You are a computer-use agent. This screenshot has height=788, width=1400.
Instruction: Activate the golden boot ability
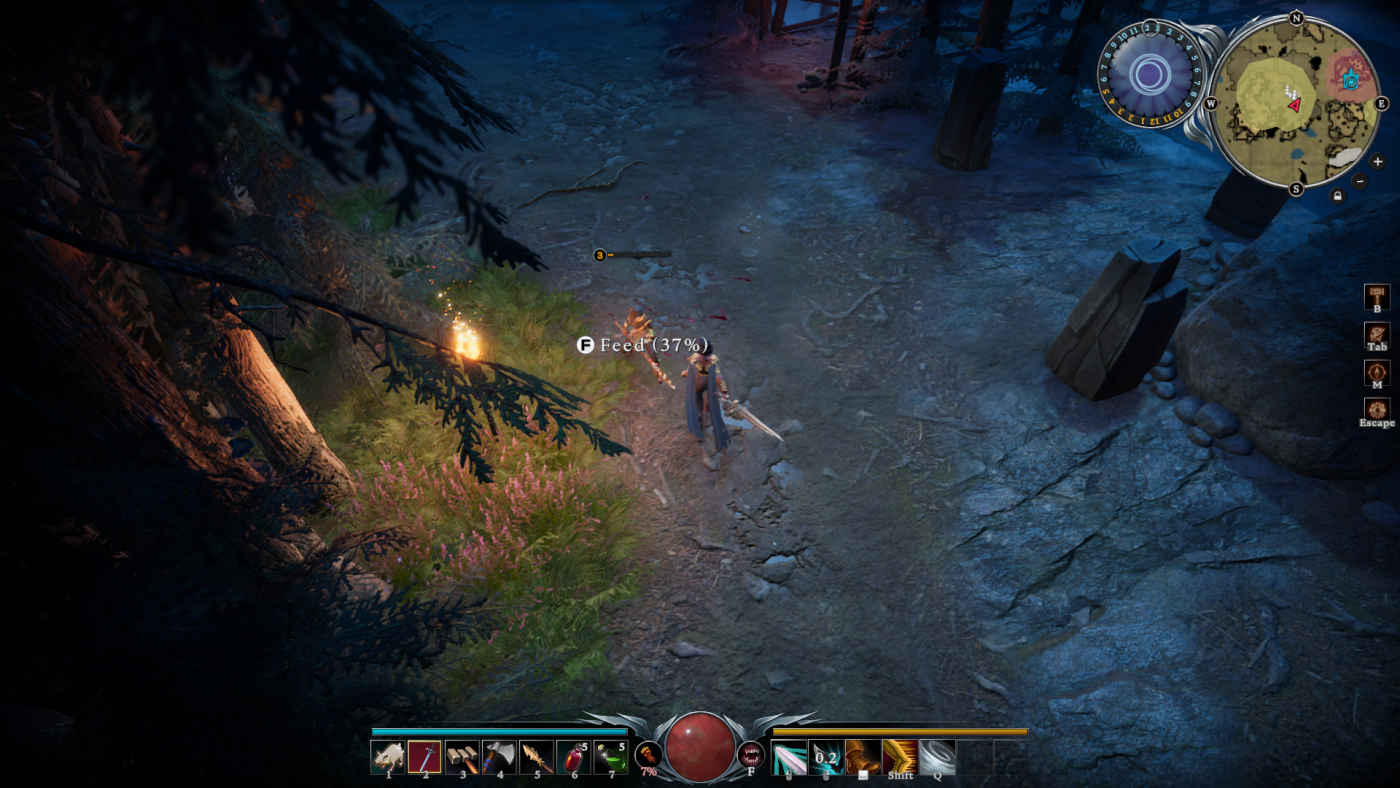pyautogui.click(x=863, y=757)
